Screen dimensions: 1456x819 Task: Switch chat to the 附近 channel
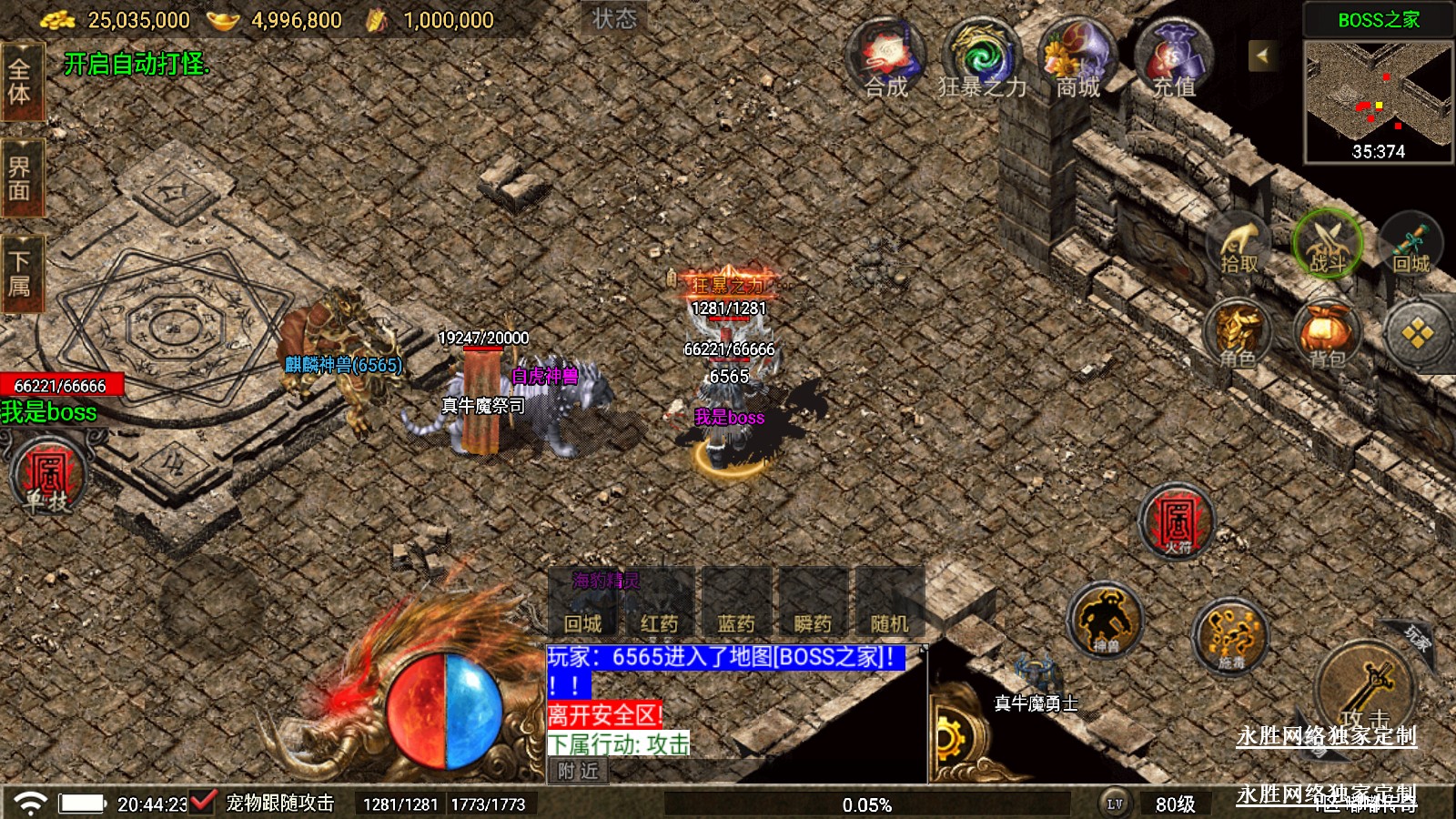click(578, 771)
